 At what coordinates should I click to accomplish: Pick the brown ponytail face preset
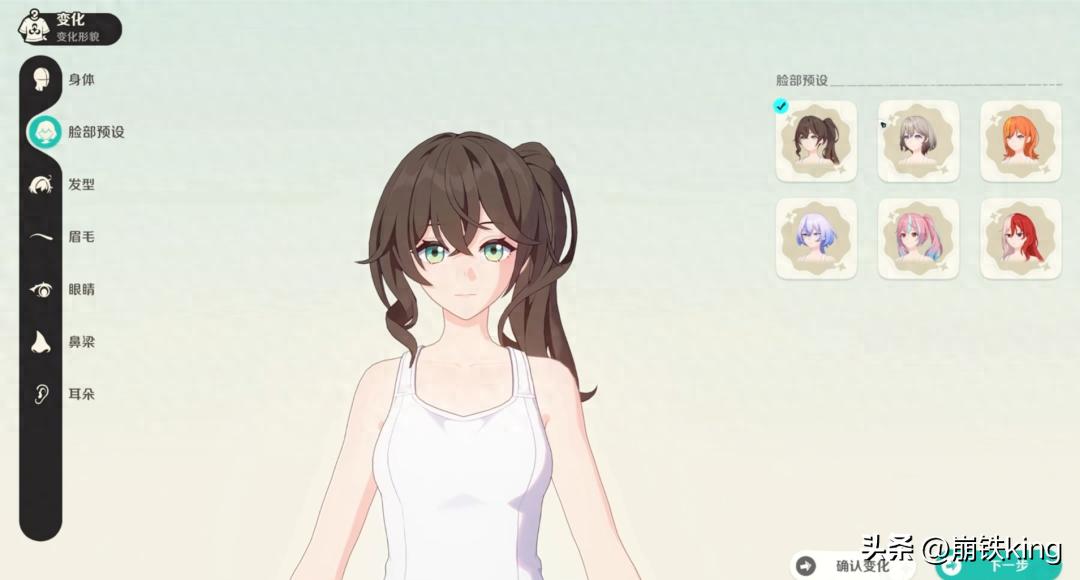click(816, 141)
